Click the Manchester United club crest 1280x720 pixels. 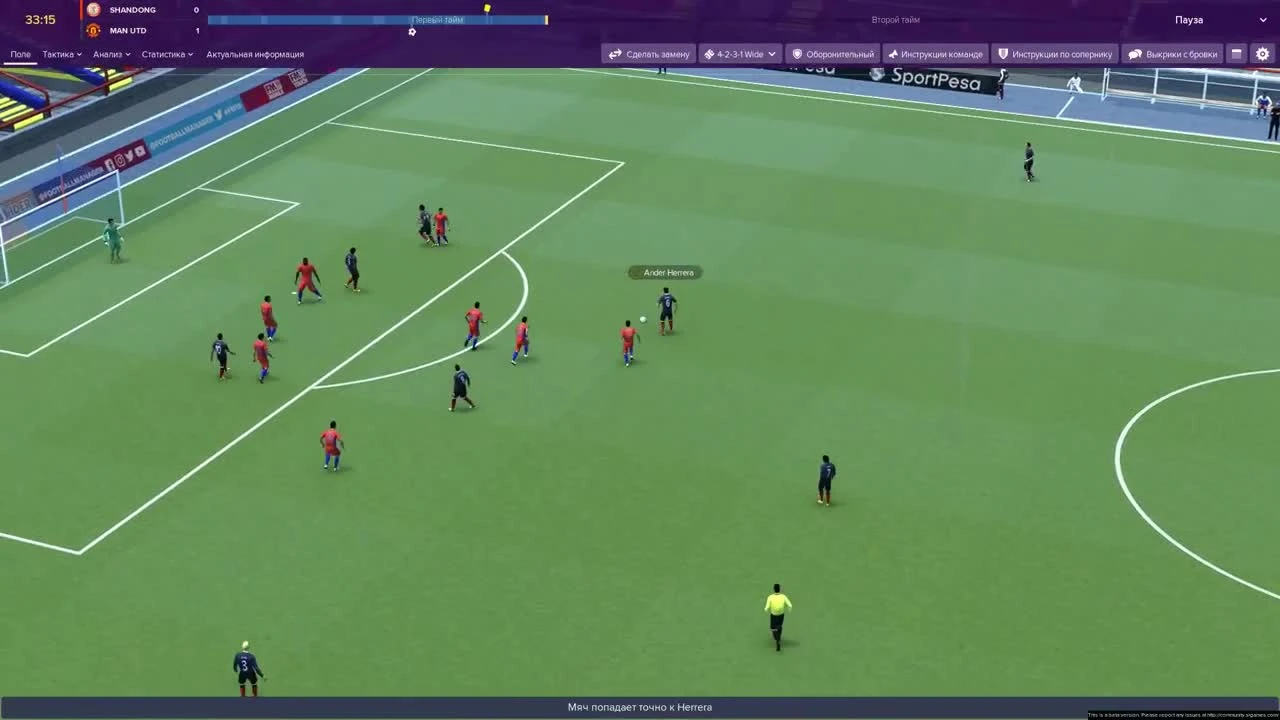95,30
